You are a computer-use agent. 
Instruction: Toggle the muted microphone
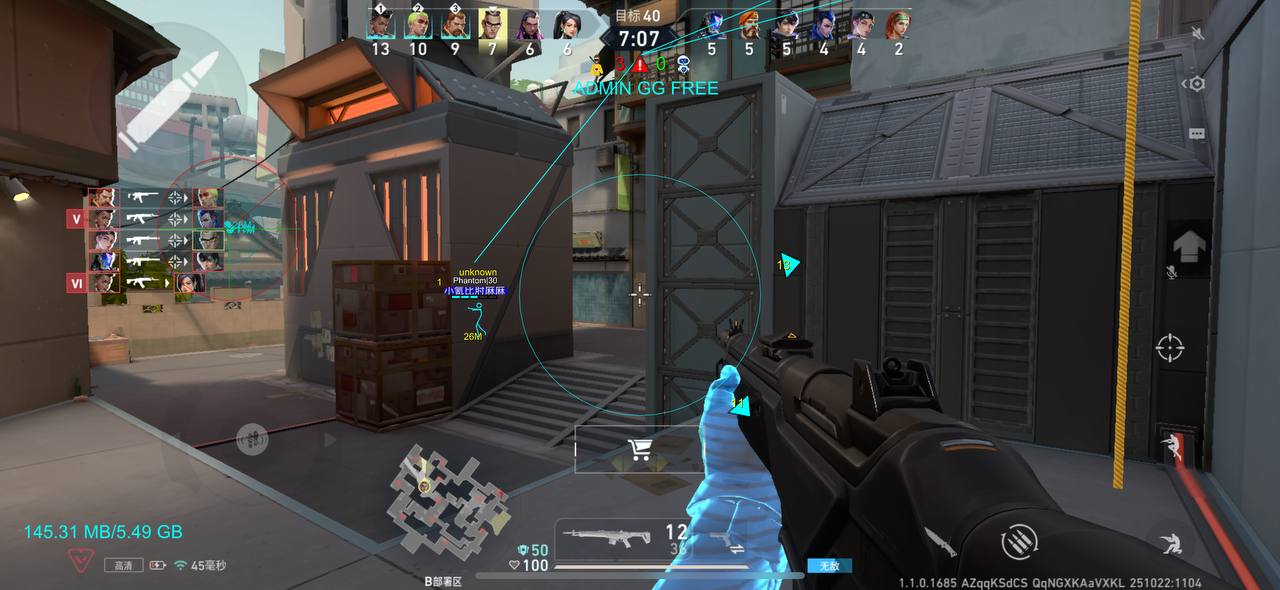(x=1171, y=272)
